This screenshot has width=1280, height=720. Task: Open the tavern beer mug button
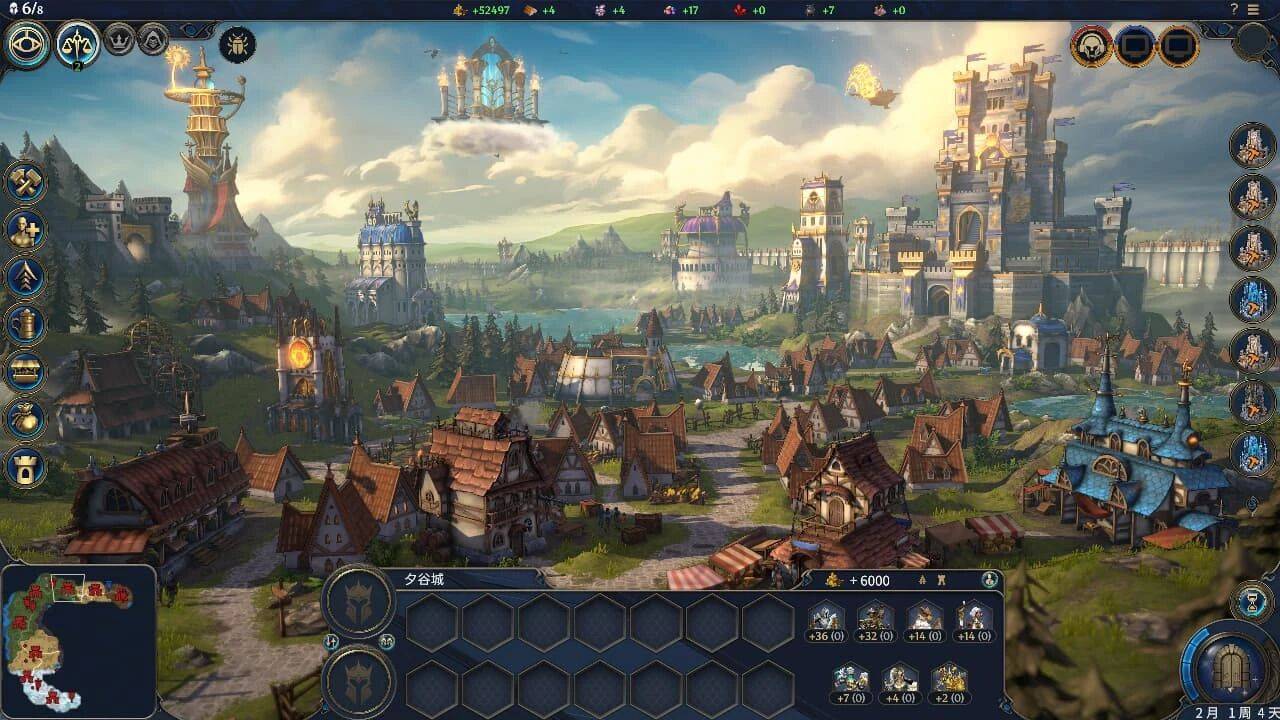[x=26, y=324]
